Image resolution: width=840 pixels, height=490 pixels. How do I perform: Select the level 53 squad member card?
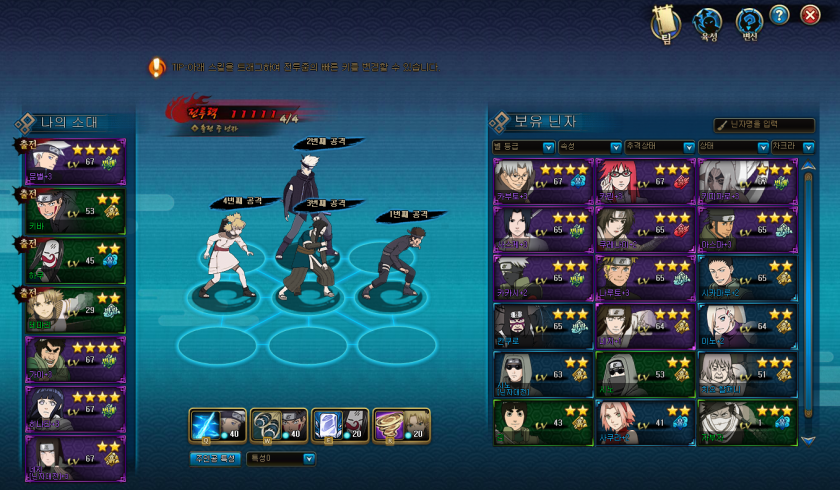pyautogui.click(x=76, y=212)
